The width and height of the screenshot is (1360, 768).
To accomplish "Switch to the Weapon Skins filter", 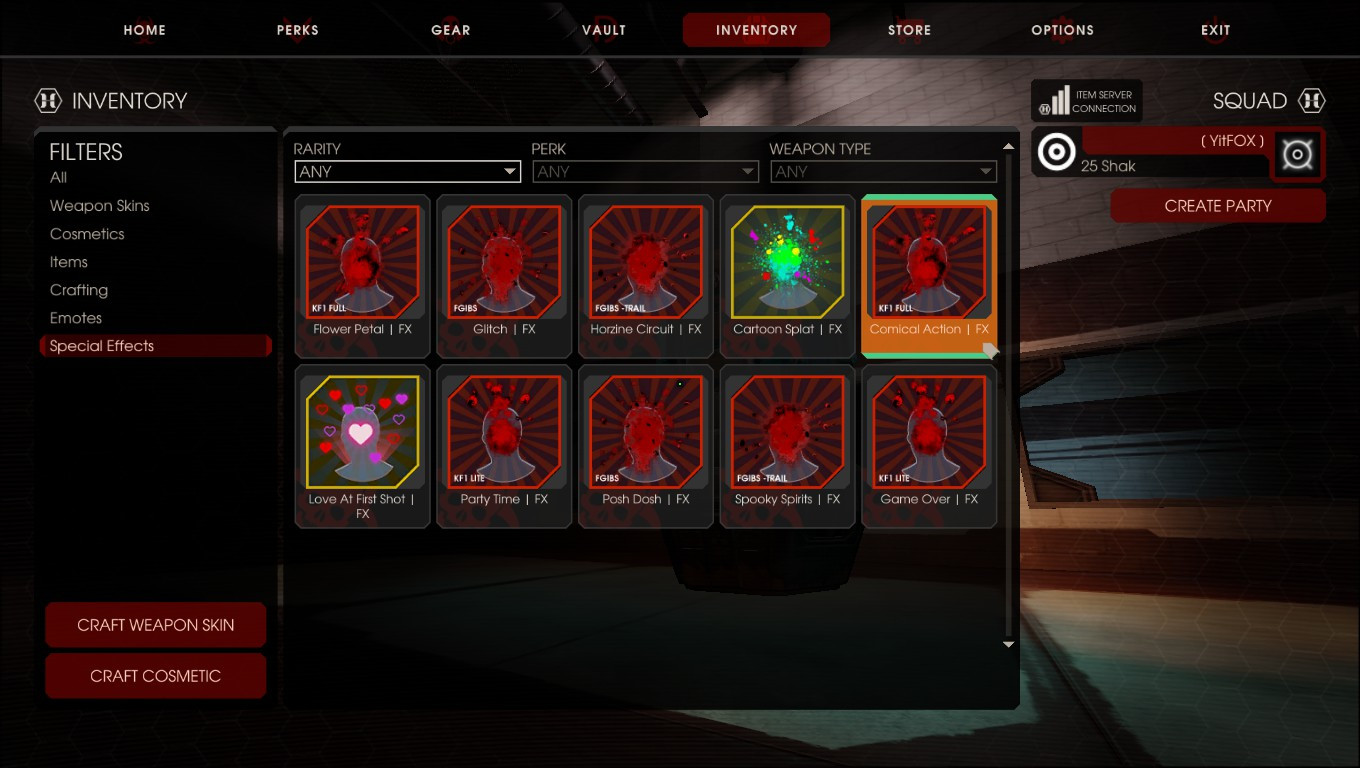I will [99, 205].
